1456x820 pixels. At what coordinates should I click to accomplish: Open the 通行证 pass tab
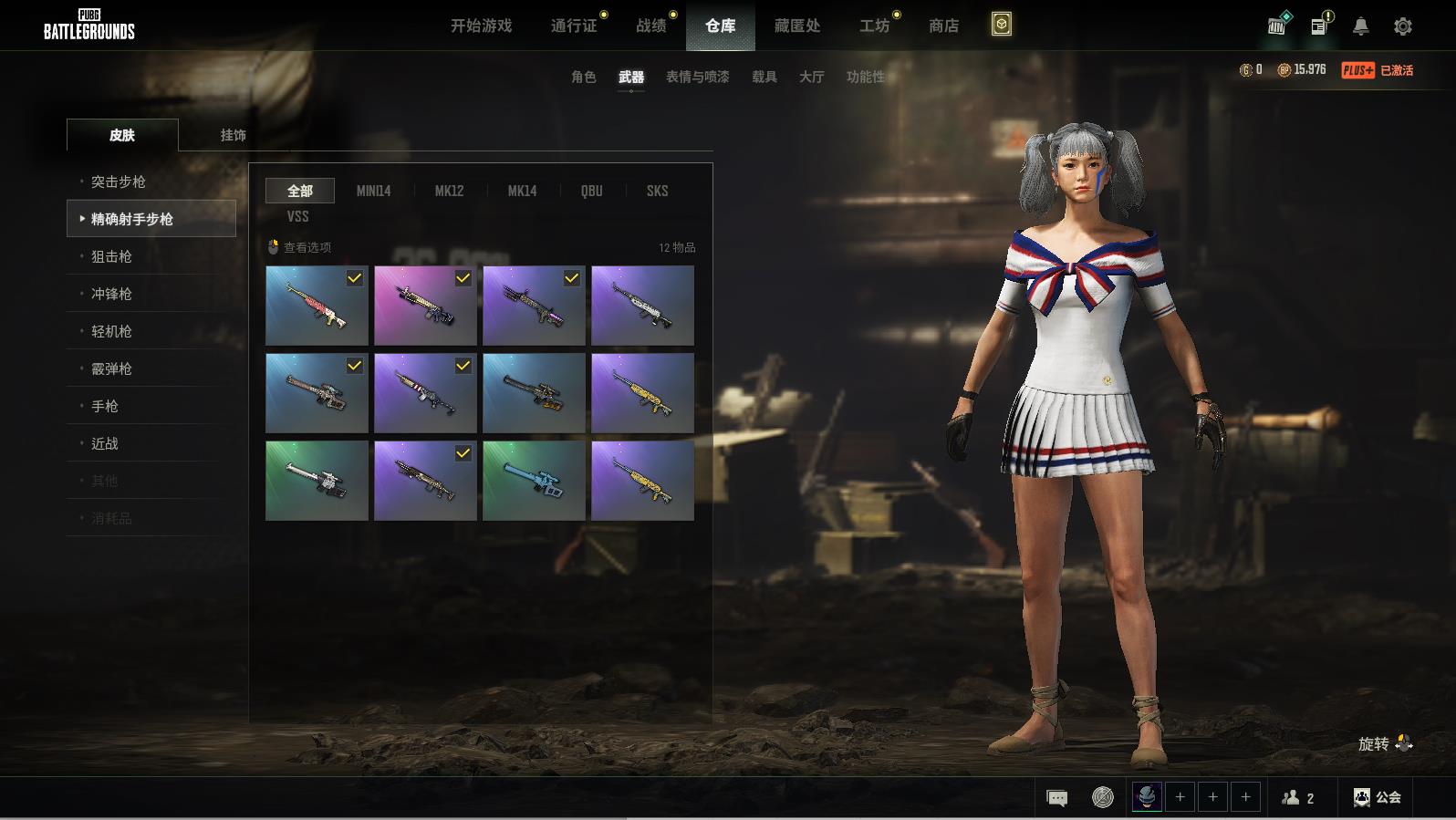pos(574,26)
